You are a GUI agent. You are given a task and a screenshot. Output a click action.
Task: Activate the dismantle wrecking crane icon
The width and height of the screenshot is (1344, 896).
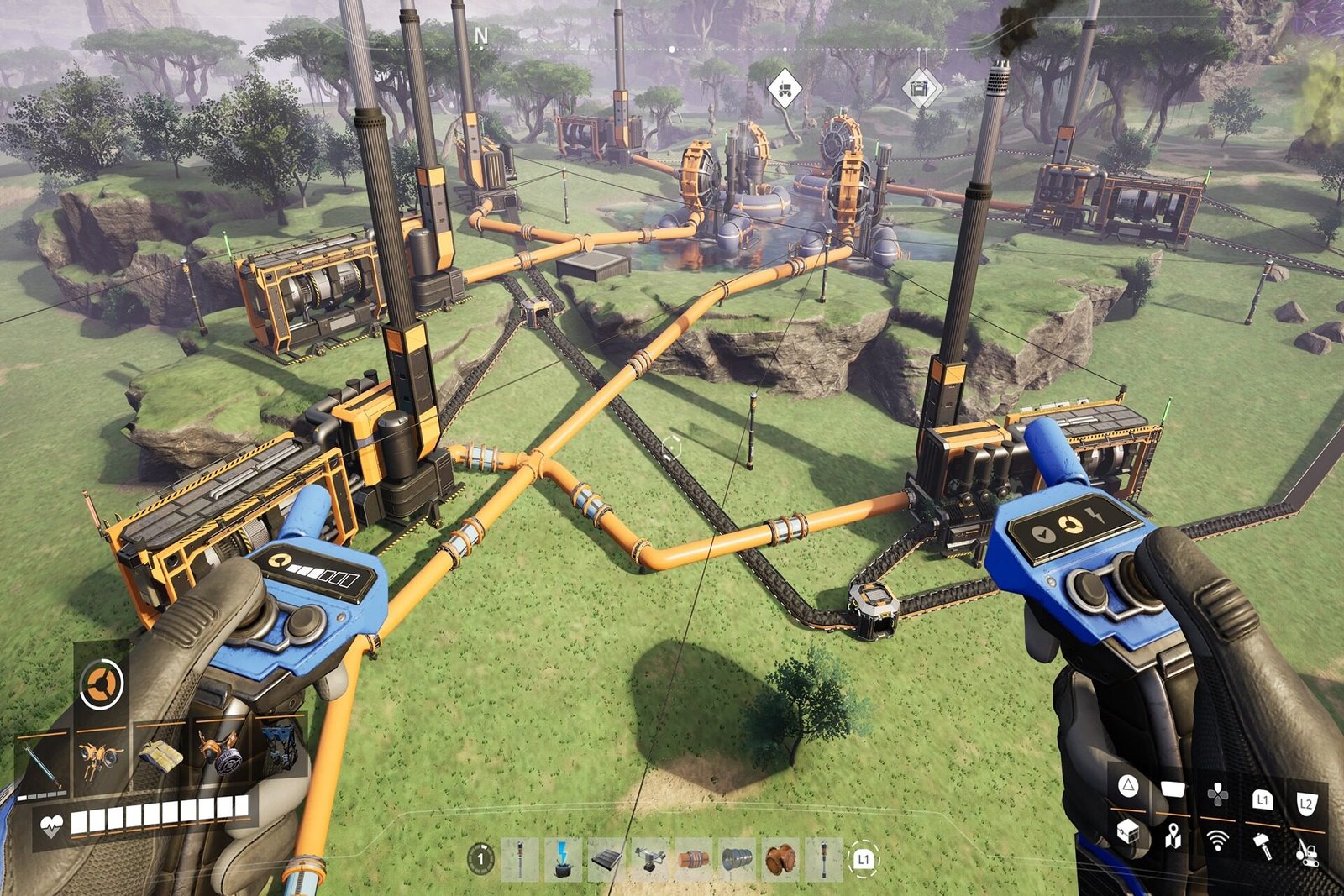click(1307, 851)
